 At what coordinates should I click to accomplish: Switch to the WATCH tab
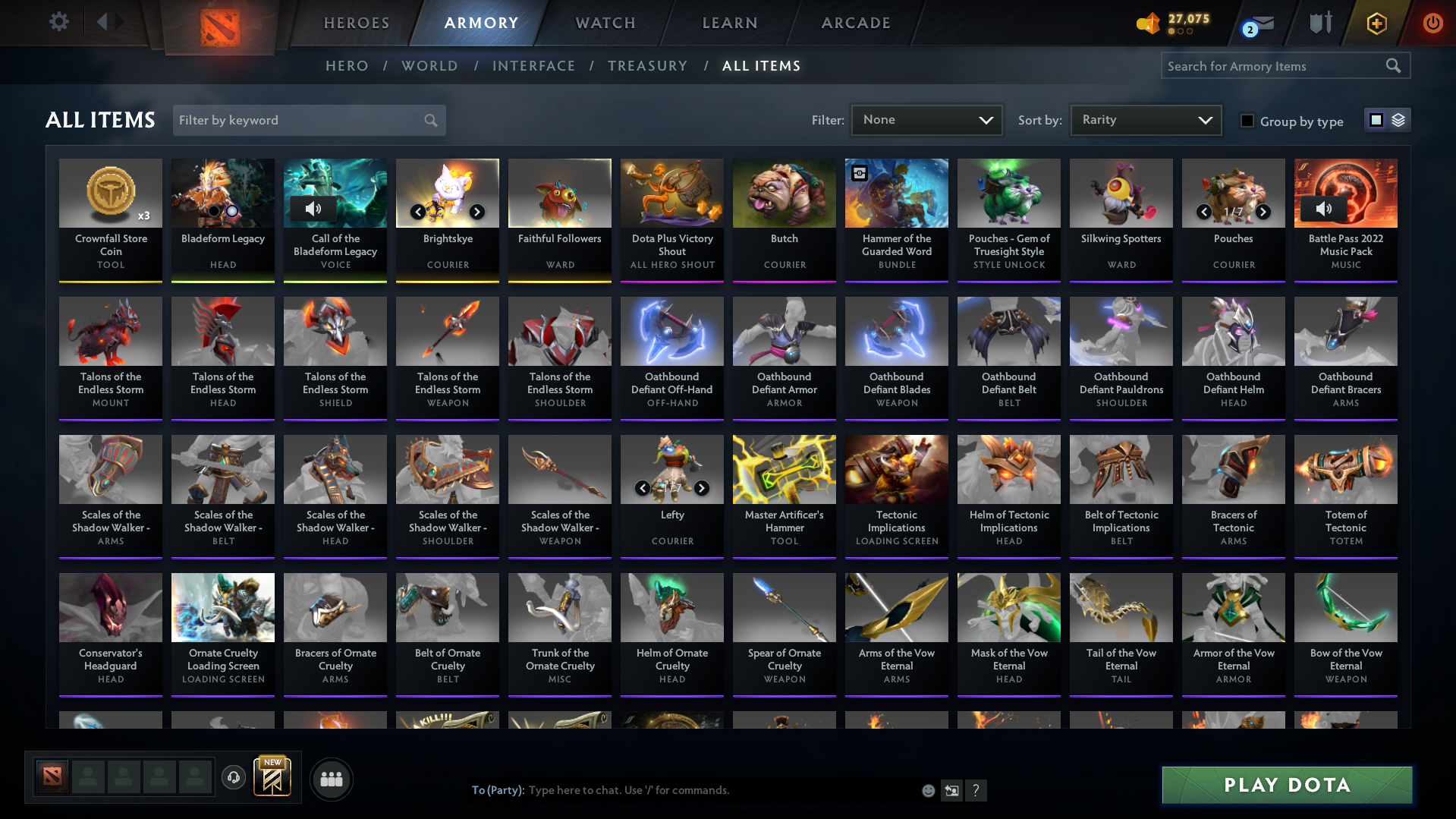click(x=605, y=23)
